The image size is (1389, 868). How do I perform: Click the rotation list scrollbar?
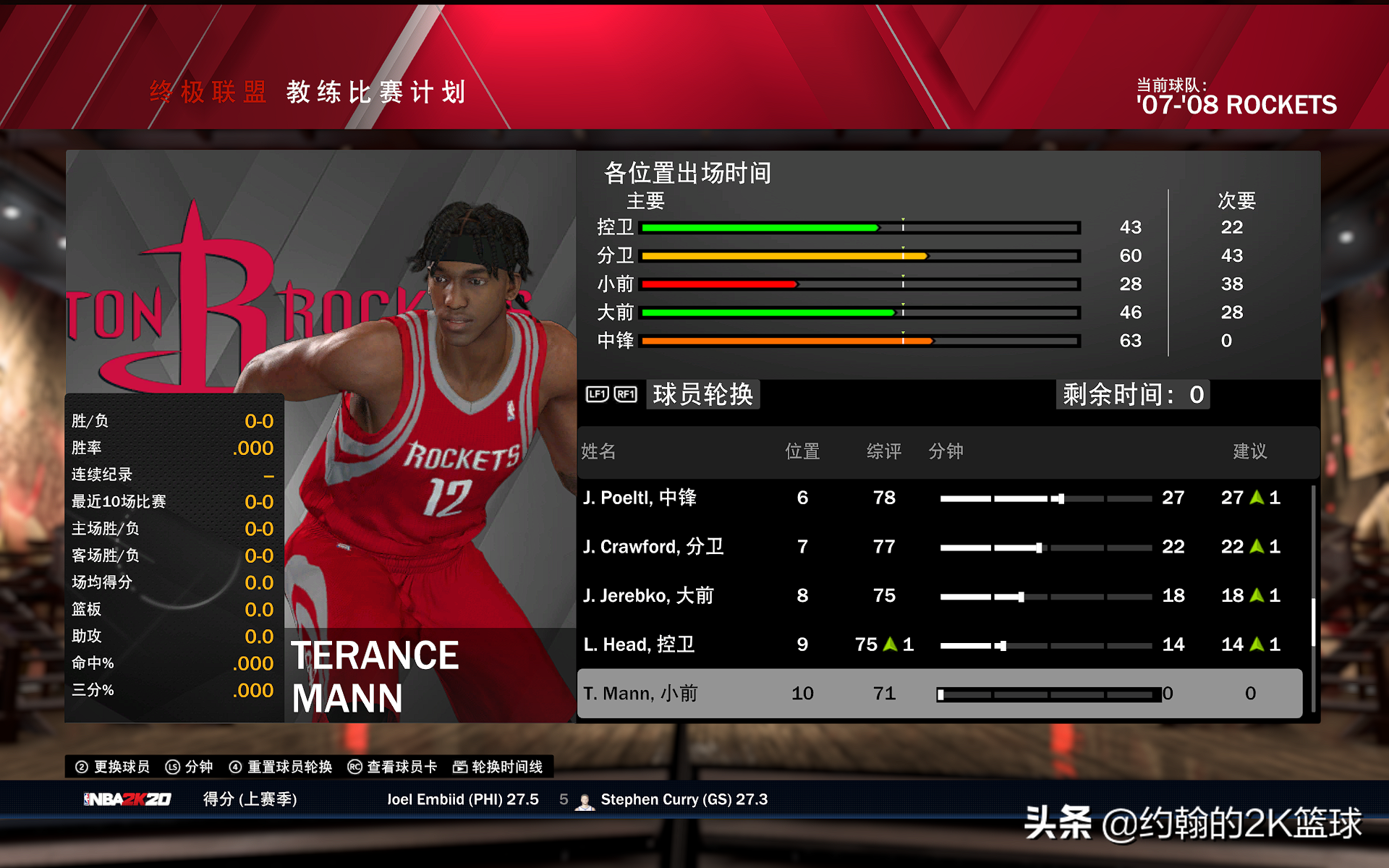coord(1313,622)
